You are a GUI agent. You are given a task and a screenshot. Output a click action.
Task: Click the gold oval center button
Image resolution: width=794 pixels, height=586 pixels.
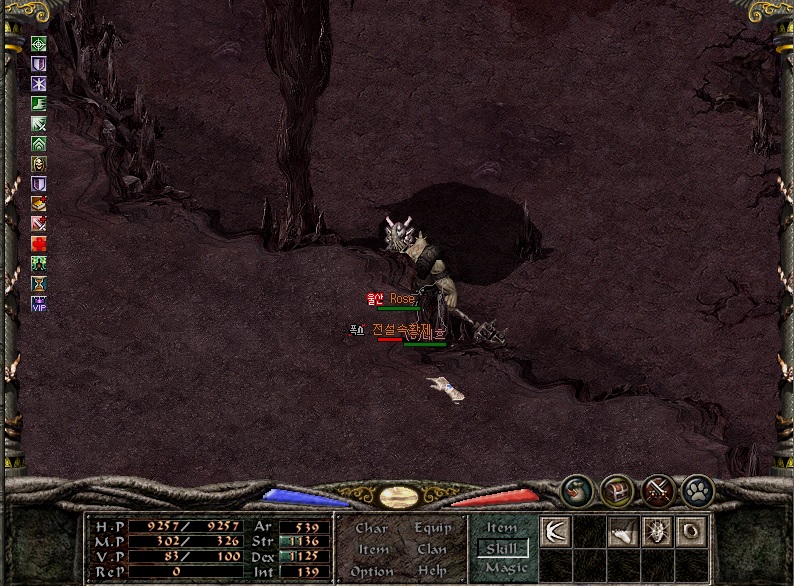pyautogui.click(x=399, y=497)
